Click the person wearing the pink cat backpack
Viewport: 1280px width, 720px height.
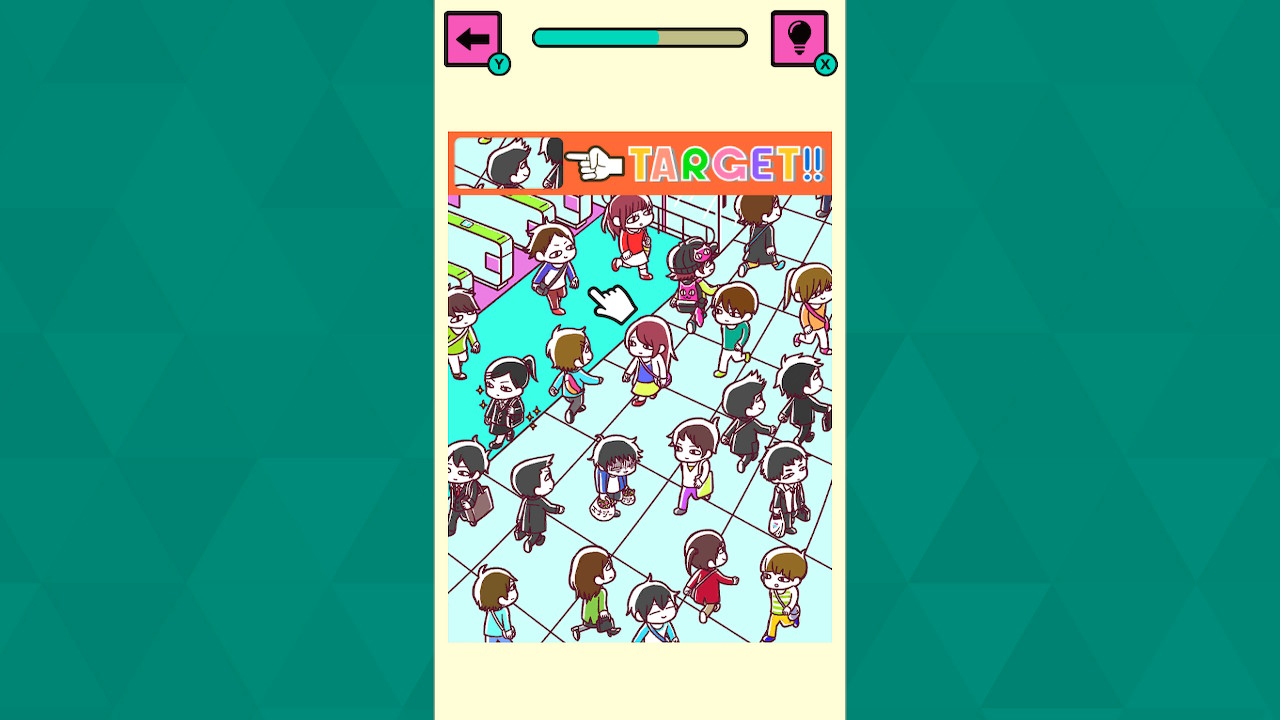pyautogui.click(x=688, y=292)
